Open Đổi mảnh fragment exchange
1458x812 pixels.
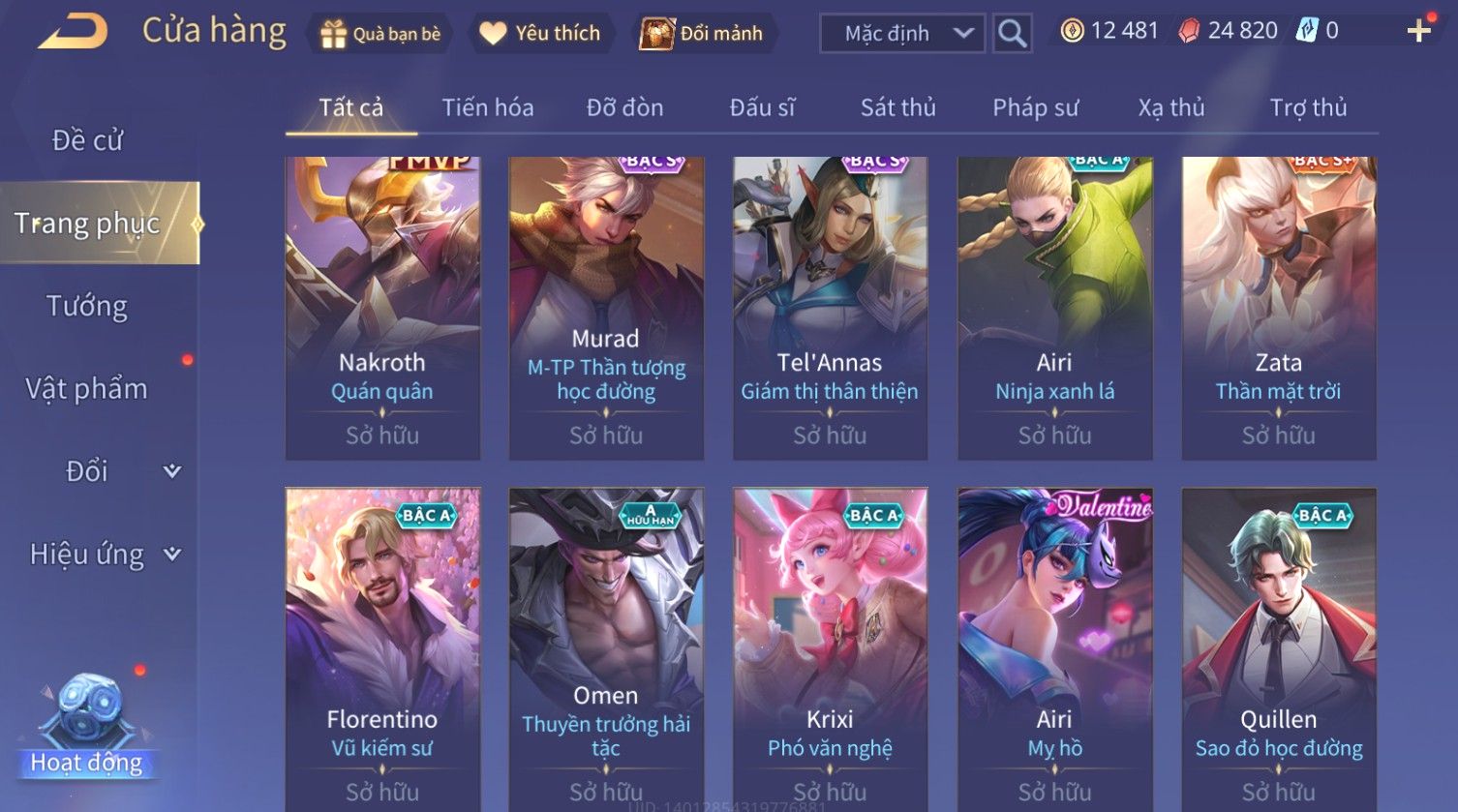pyautogui.click(x=702, y=34)
